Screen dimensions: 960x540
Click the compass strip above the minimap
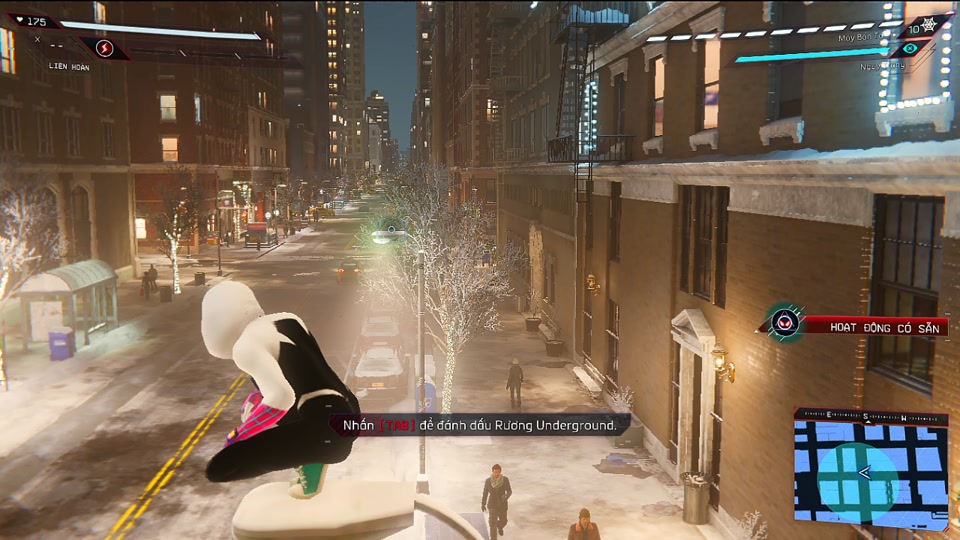[x=870, y=418]
